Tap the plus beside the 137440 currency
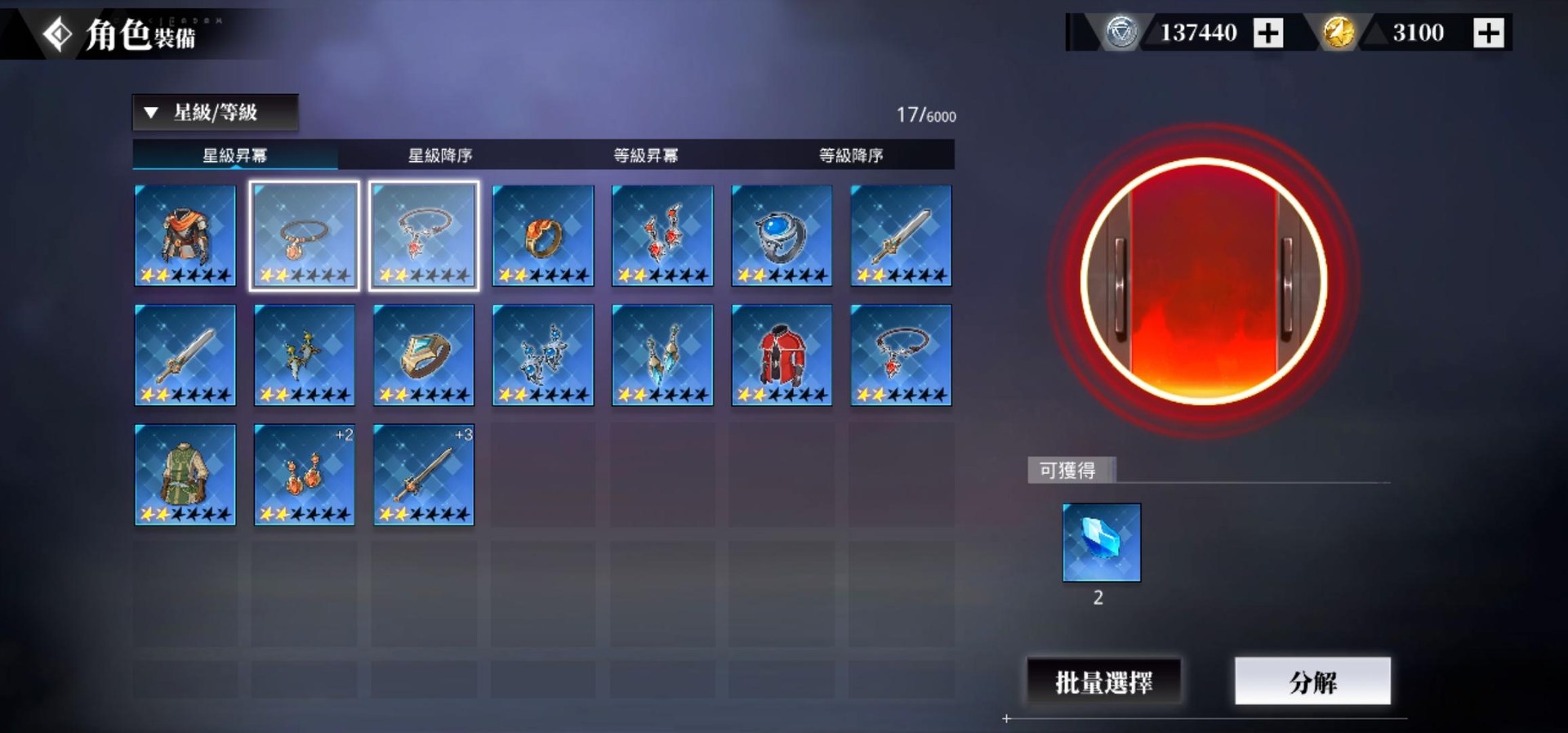 [x=1268, y=33]
